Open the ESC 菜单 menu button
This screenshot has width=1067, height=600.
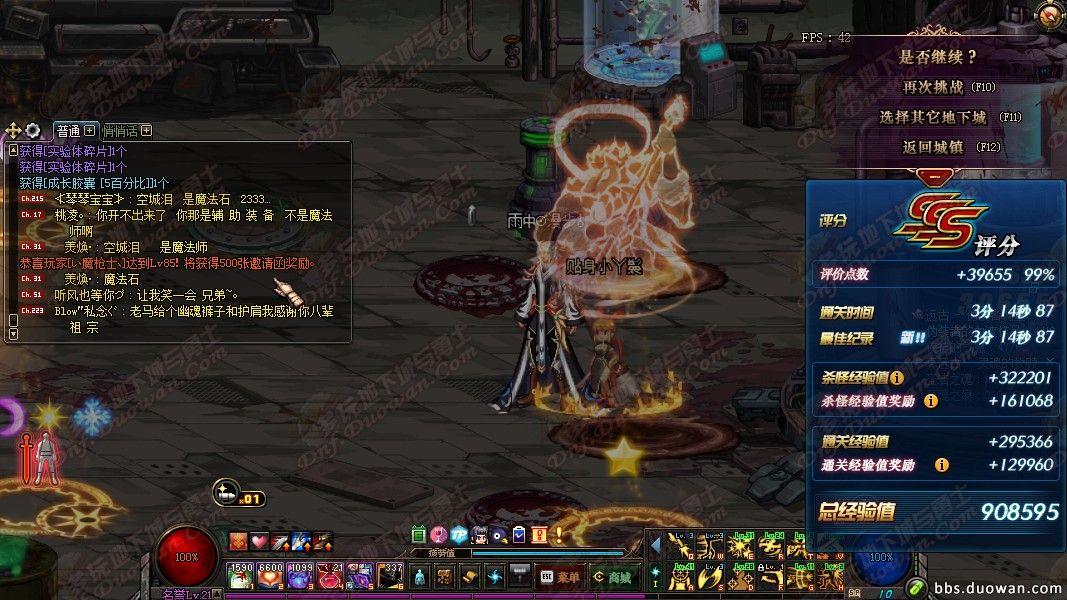point(559,577)
